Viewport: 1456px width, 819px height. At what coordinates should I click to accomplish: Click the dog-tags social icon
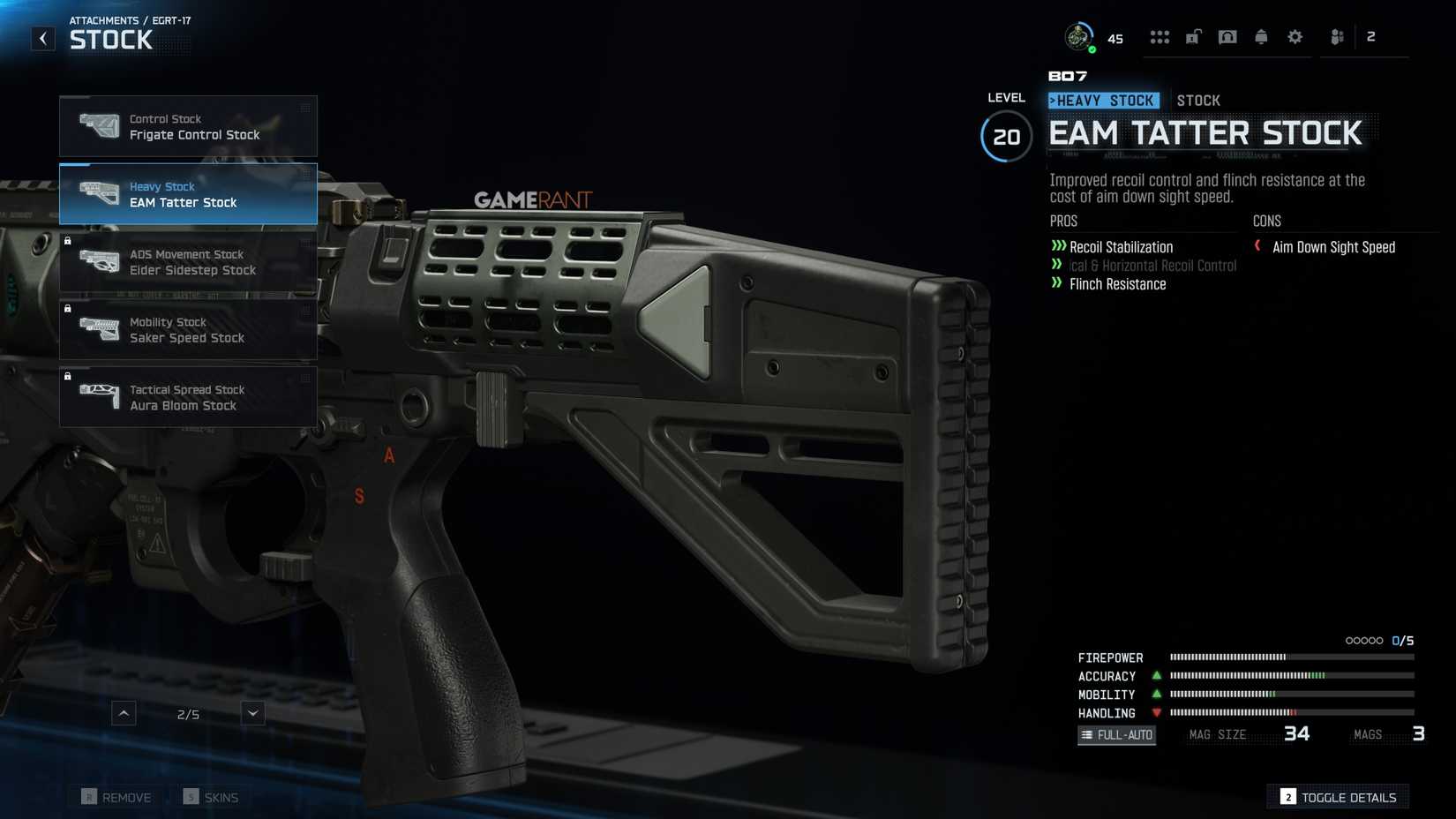1336,36
